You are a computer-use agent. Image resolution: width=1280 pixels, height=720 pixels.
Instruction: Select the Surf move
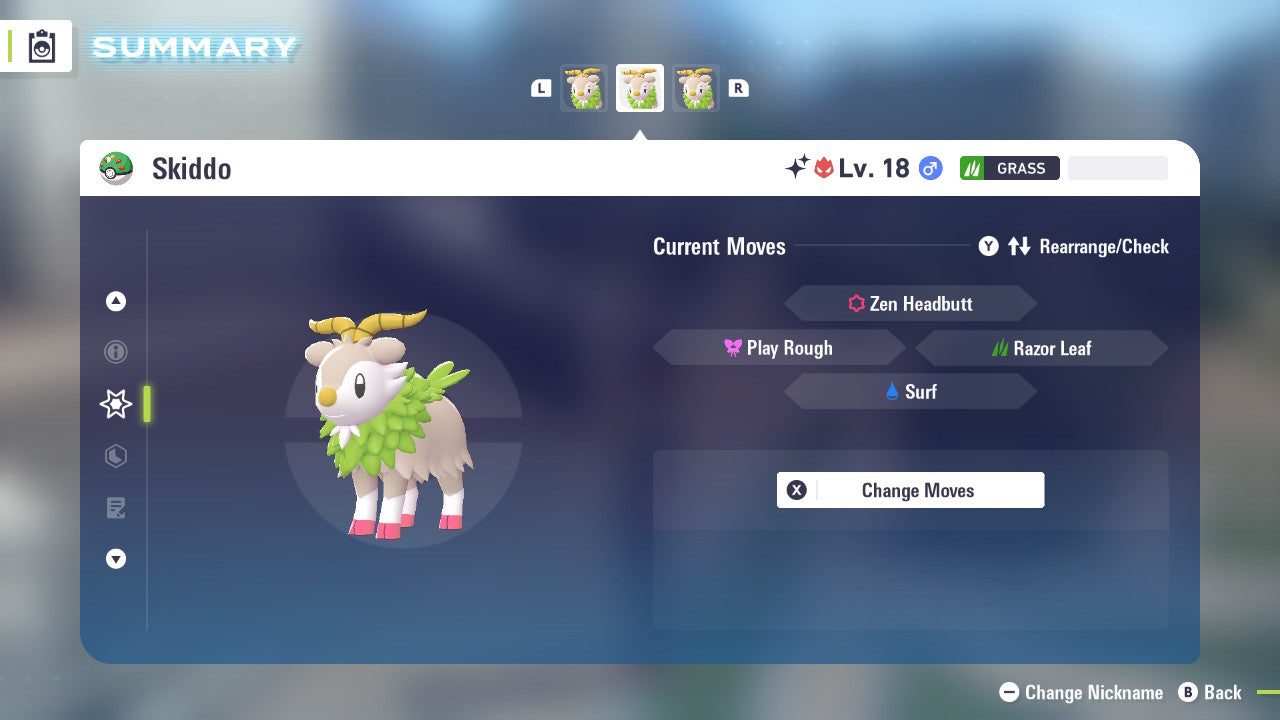click(910, 391)
